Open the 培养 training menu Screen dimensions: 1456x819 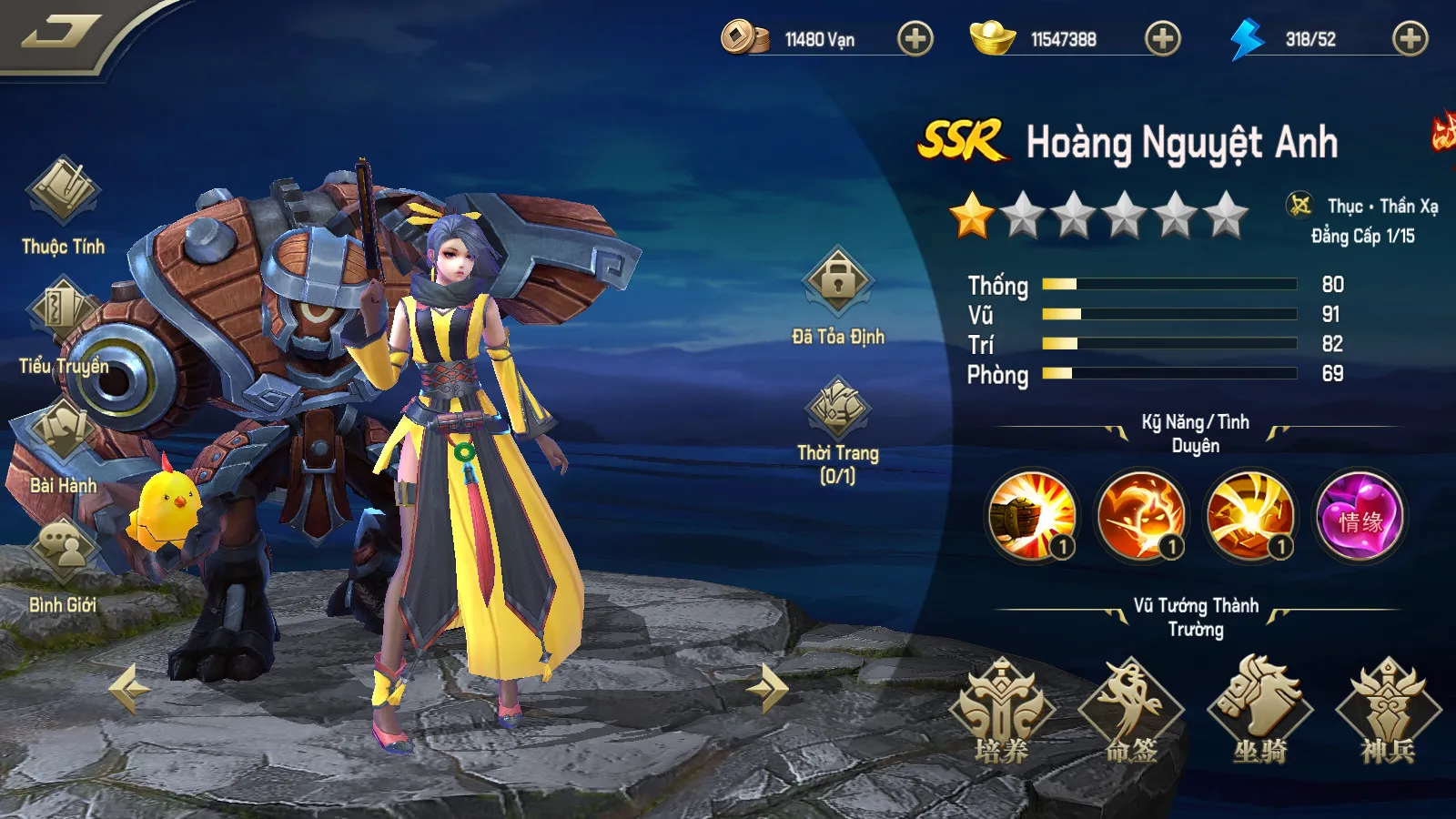1002,710
